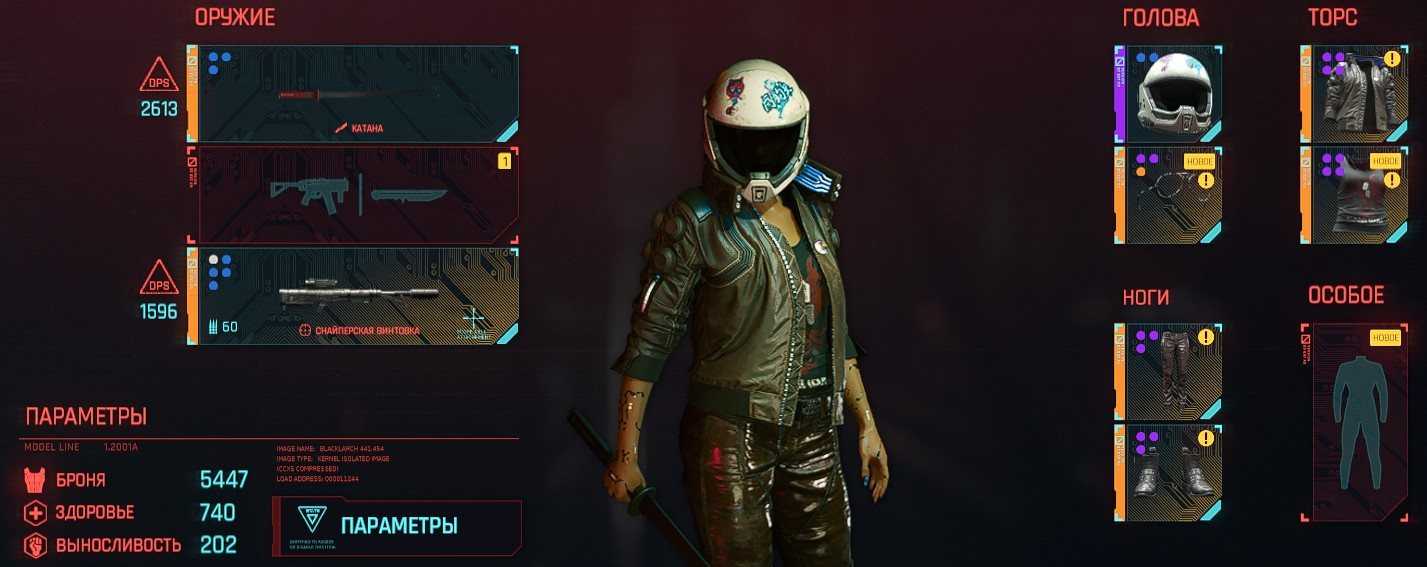
Task: Choose the white helmet head slot
Action: tap(1169, 93)
